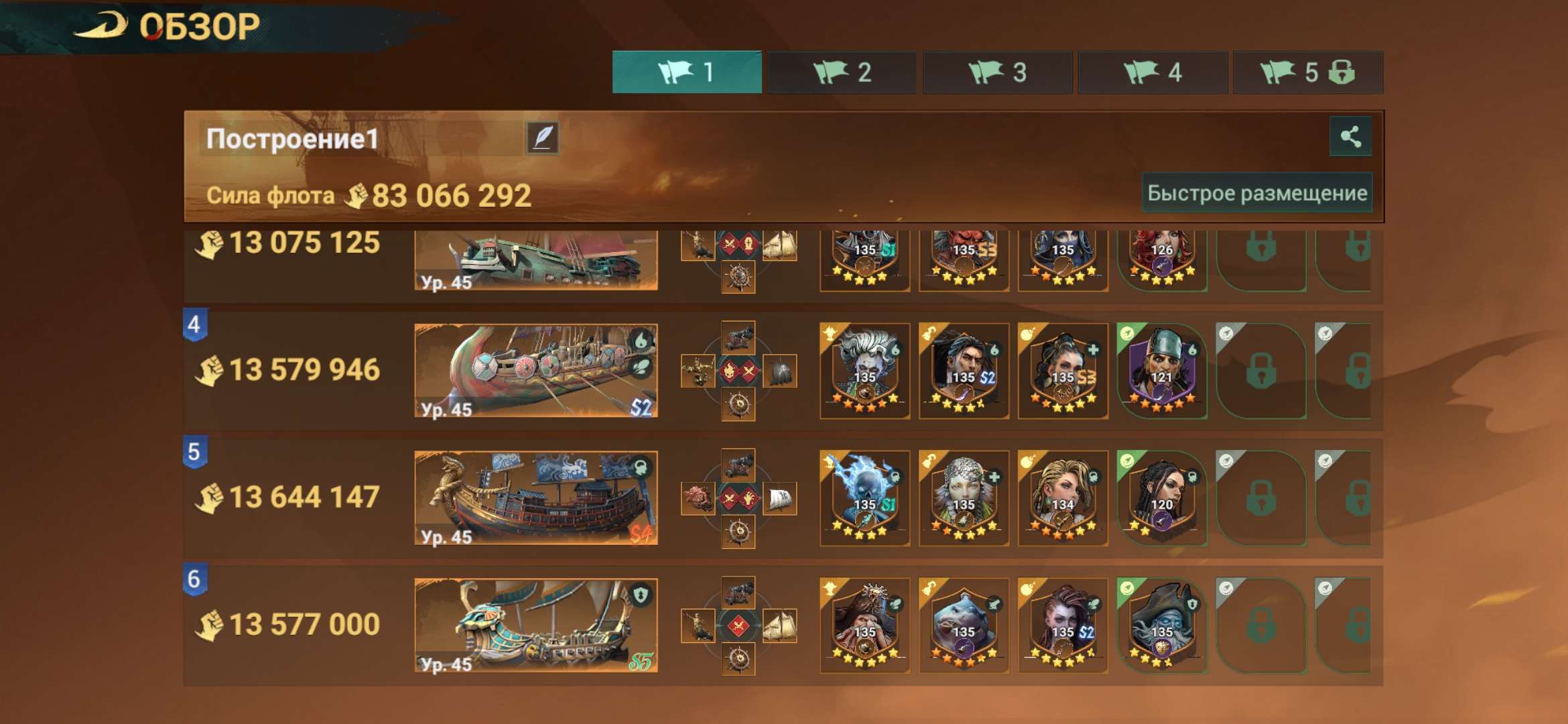This screenshot has width=1568, height=724.
Task: Switch to formation flag tab 2
Action: click(842, 72)
